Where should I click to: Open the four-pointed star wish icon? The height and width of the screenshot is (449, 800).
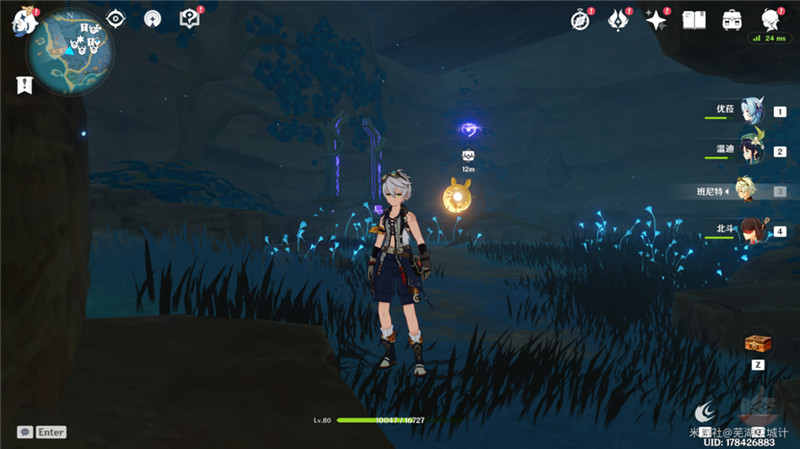[656, 19]
